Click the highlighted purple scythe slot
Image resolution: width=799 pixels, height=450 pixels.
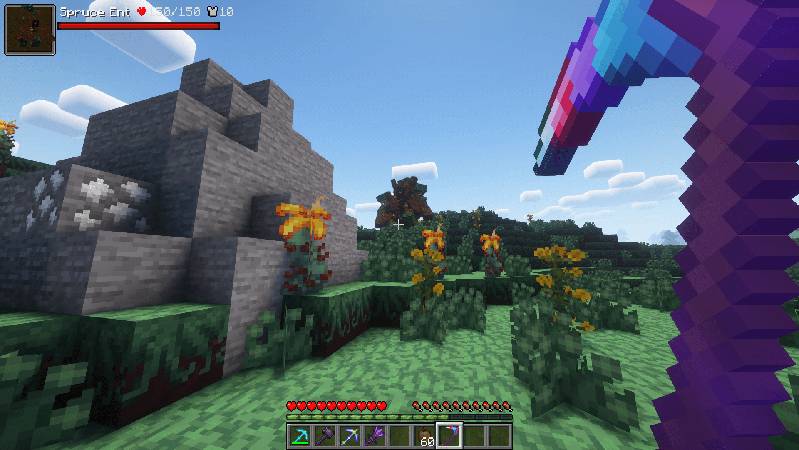coord(449,436)
